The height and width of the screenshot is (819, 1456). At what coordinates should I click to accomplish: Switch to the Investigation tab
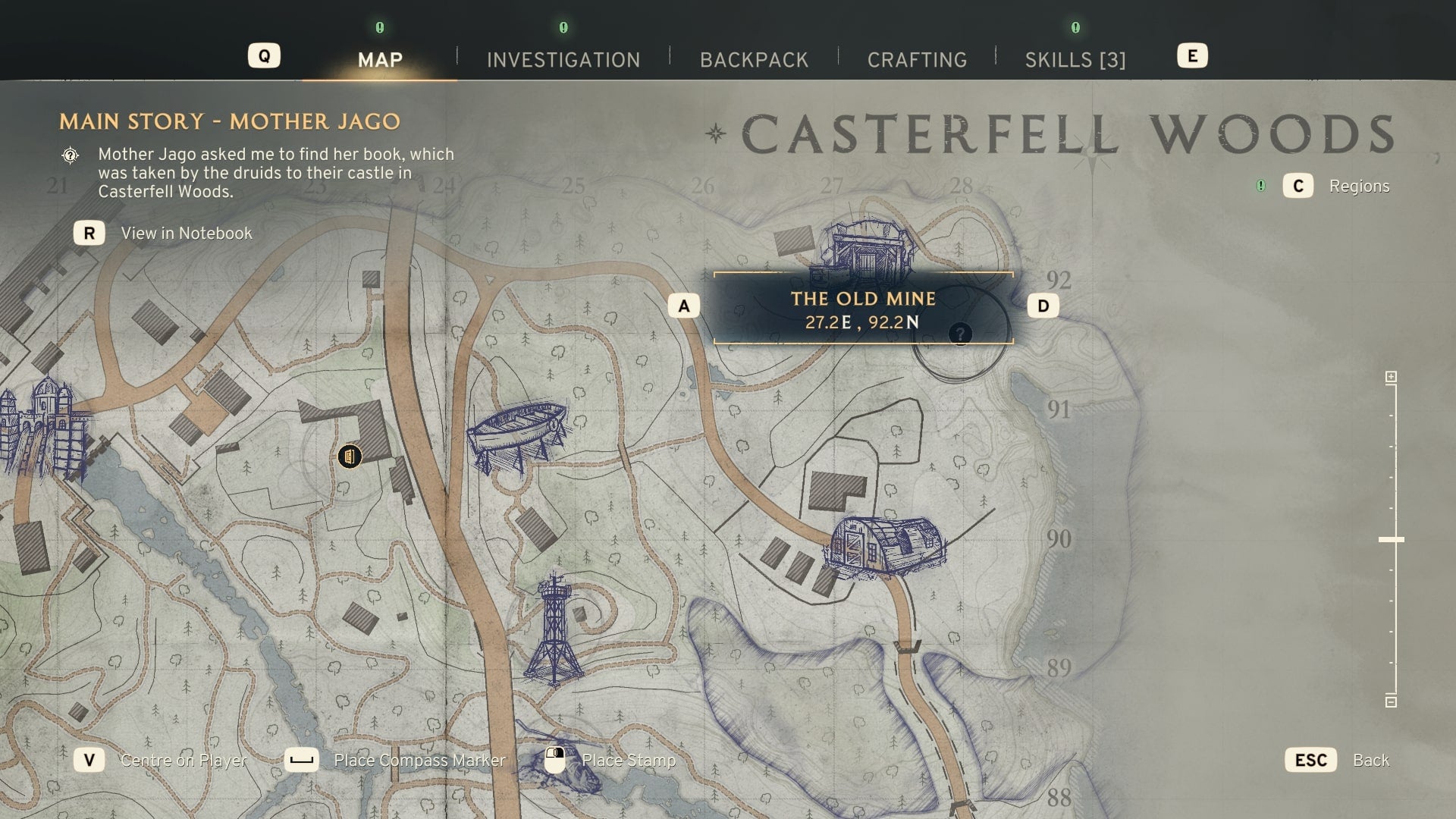(563, 60)
